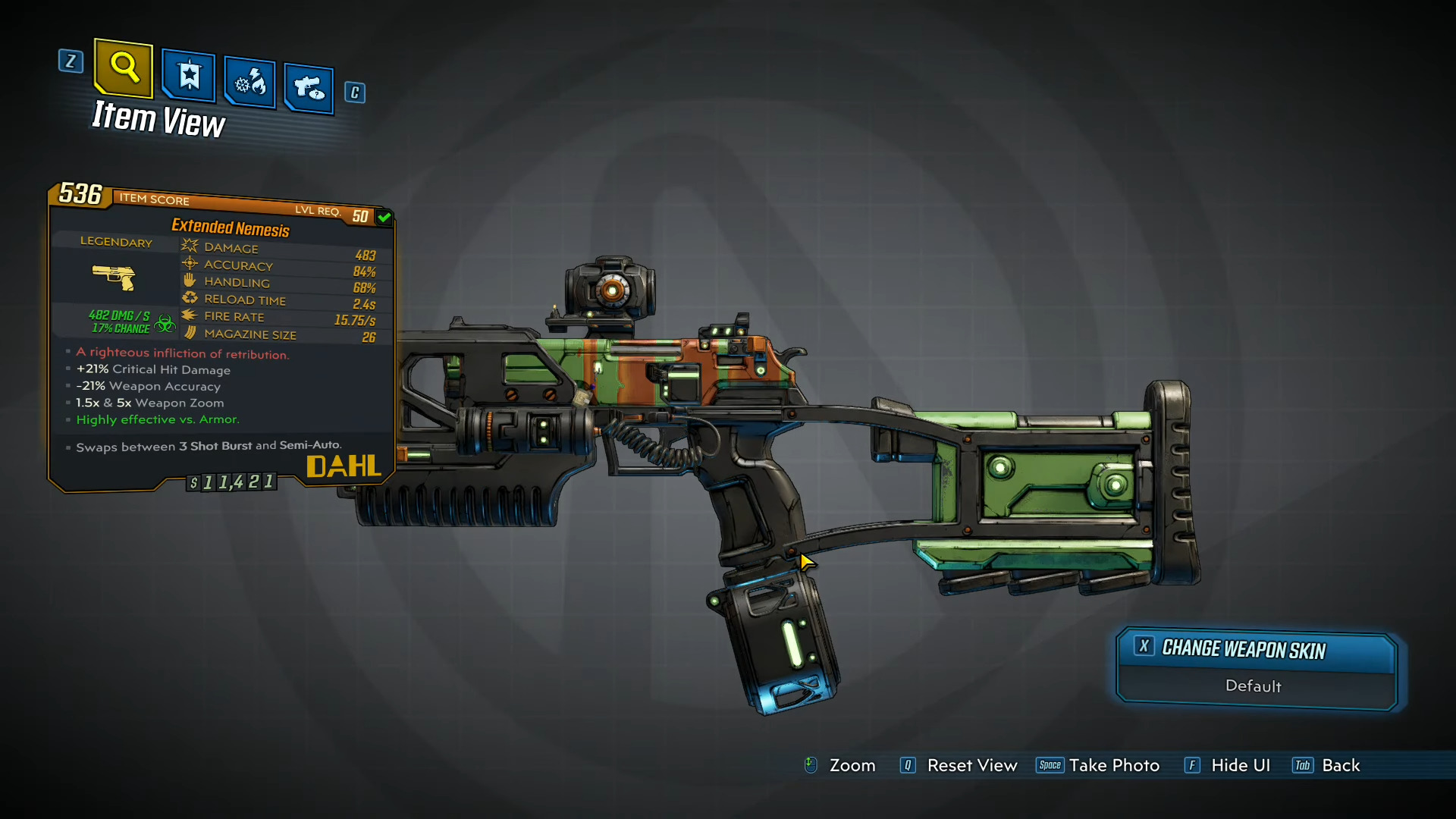Click Hide UI at the bottom
The height and width of the screenshot is (819, 1456).
click(1241, 766)
